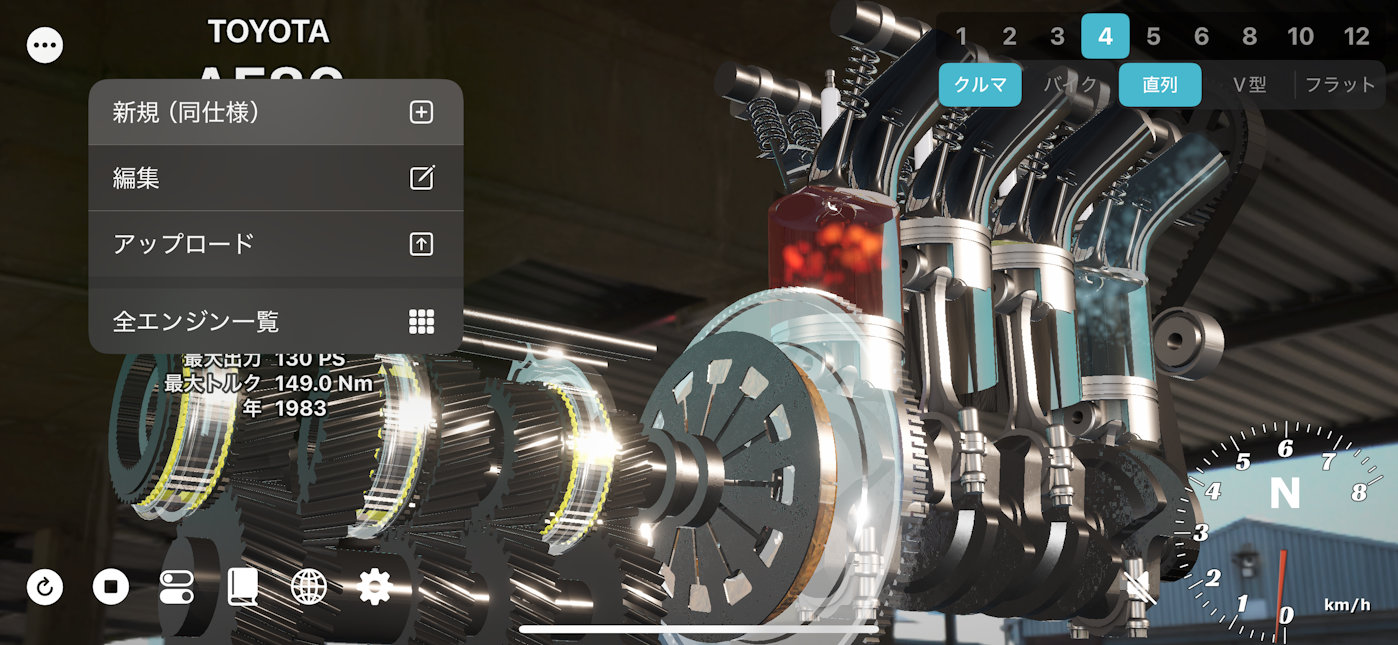Screen dimensions: 1398x645
Task: Close the menu with the ellipsis button
Action: pos(45,45)
